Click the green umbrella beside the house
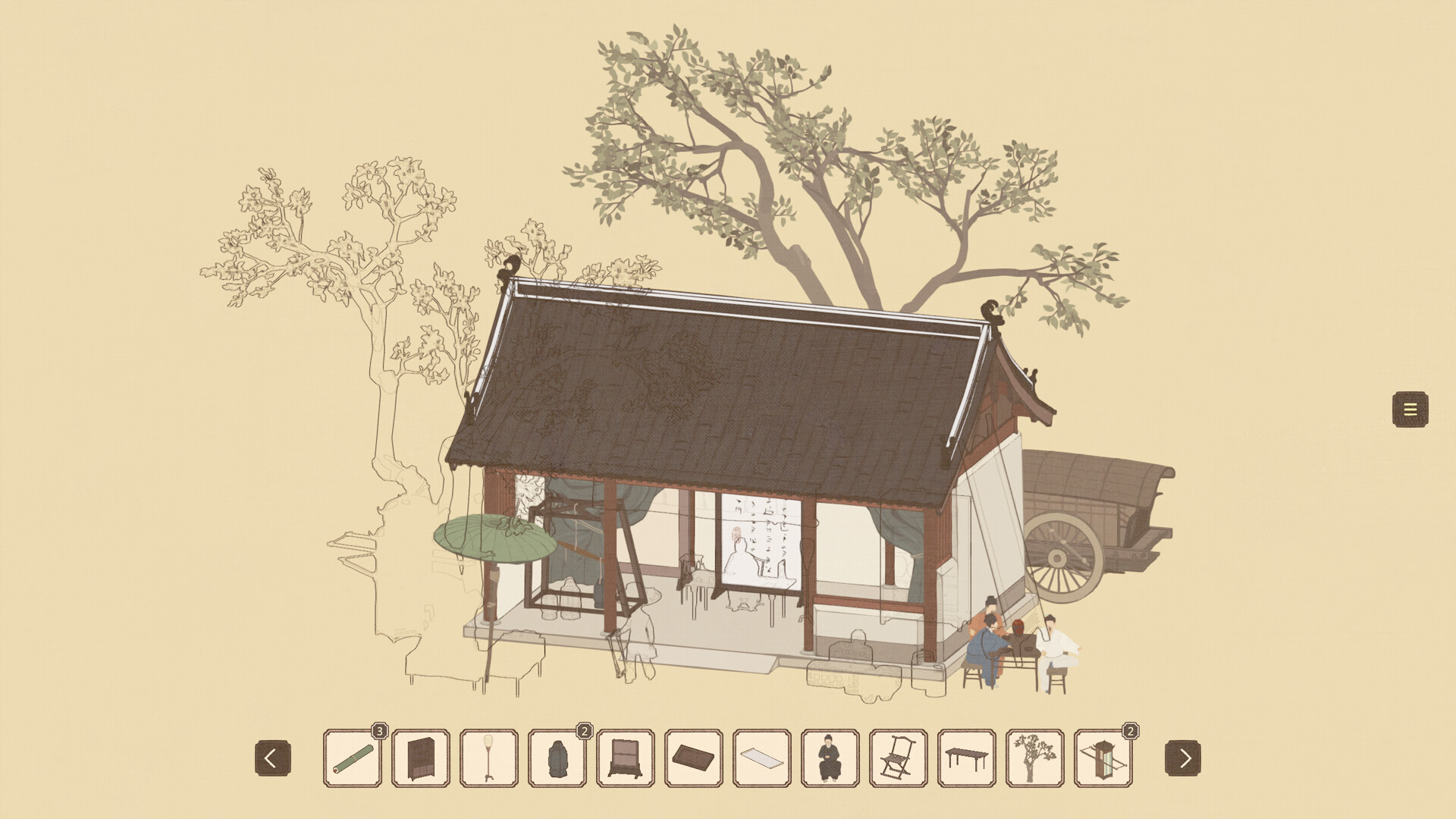Screen dimensions: 1456x819 pos(494,538)
